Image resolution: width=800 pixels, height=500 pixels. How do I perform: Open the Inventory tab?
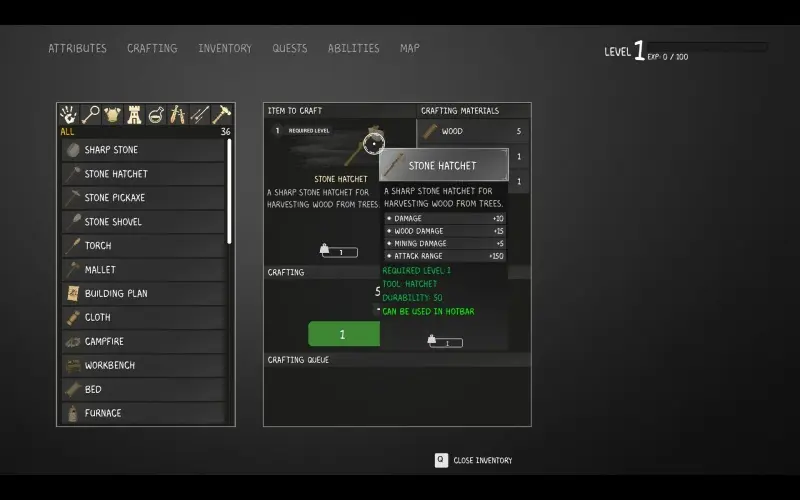point(225,48)
